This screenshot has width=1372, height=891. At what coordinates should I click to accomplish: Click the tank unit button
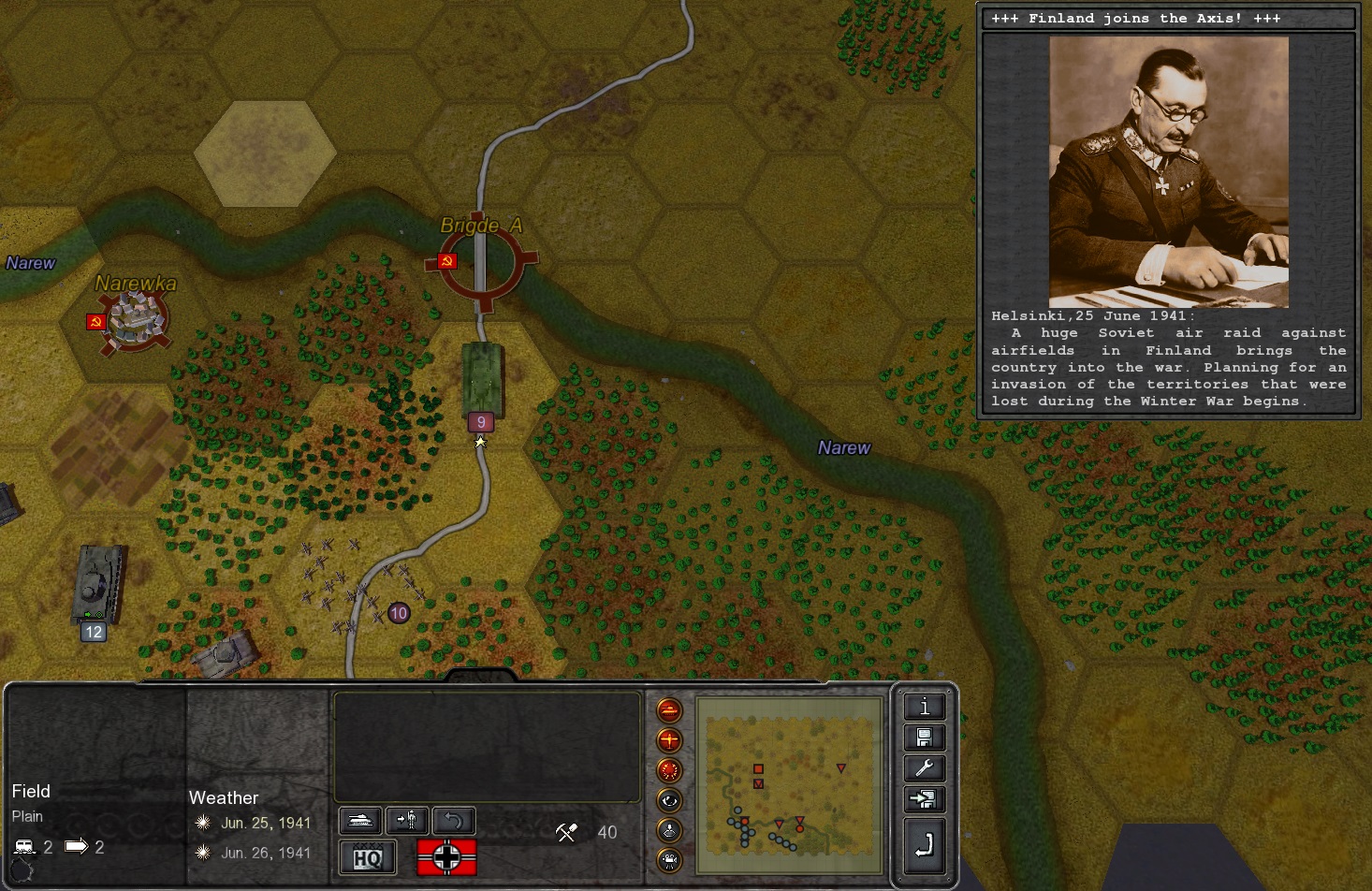[x=359, y=821]
